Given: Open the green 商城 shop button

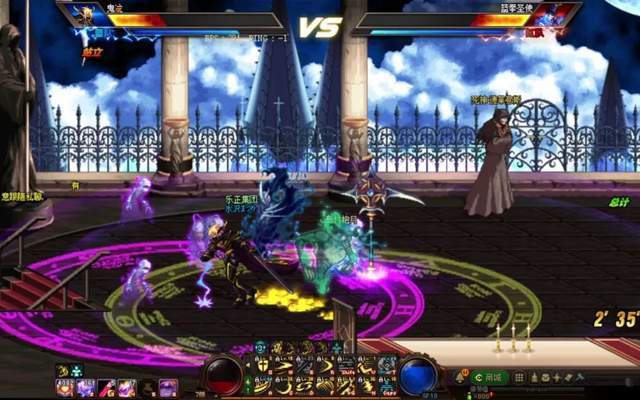Looking at the screenshot, I should tap(492, 377).
